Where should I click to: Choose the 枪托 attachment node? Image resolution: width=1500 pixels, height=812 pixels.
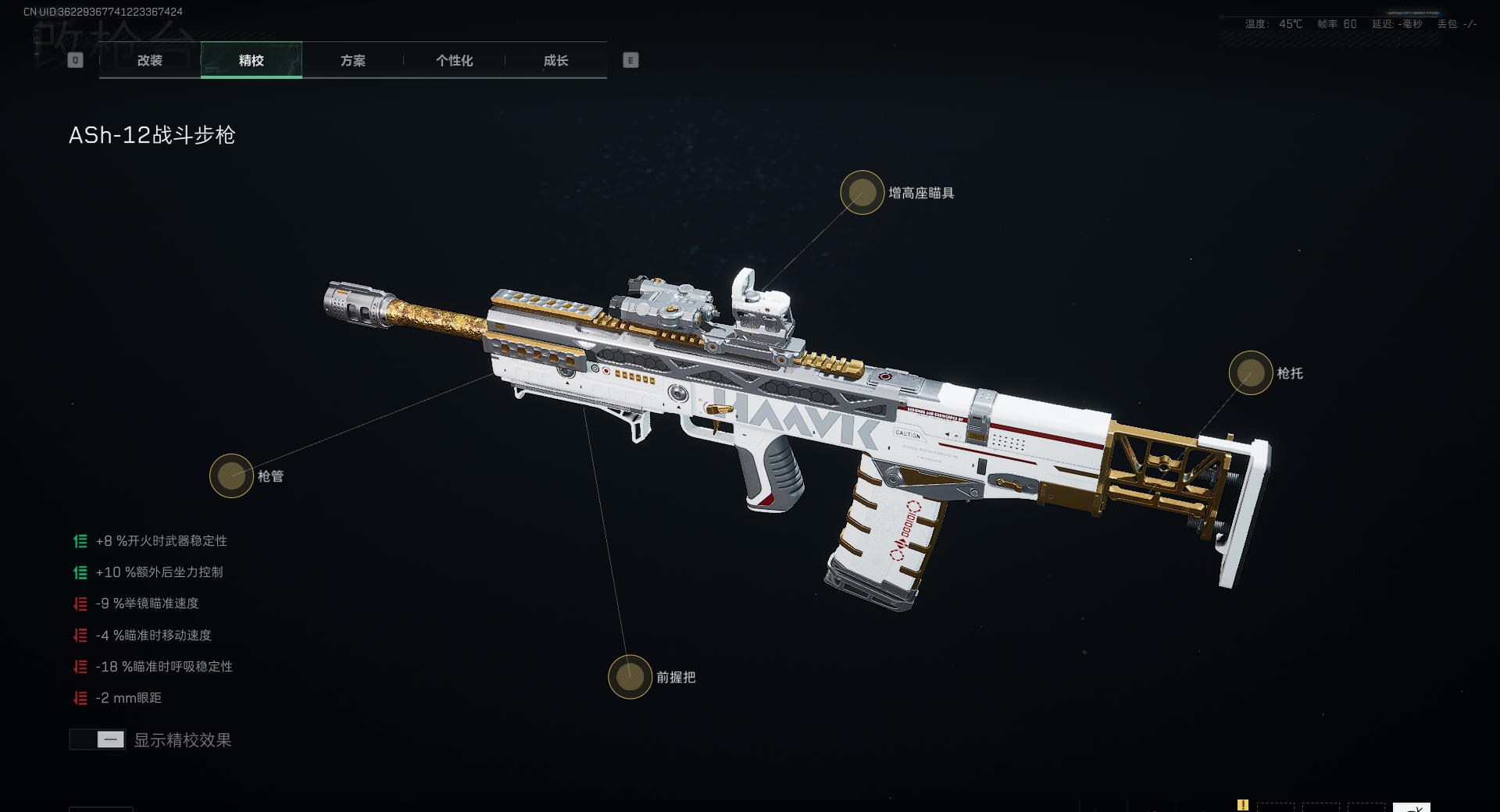click(x=1251, y=373)
